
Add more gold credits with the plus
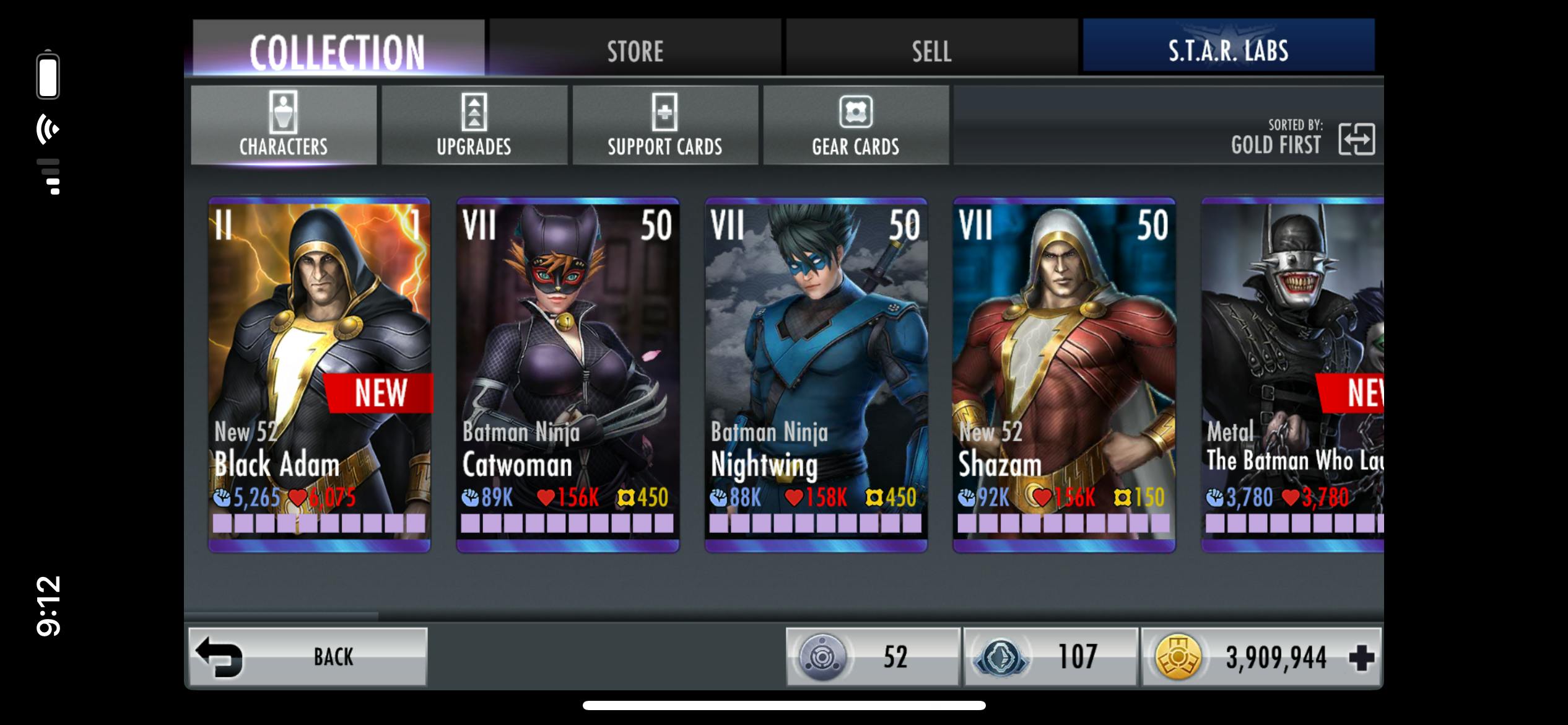[1361, 657]
